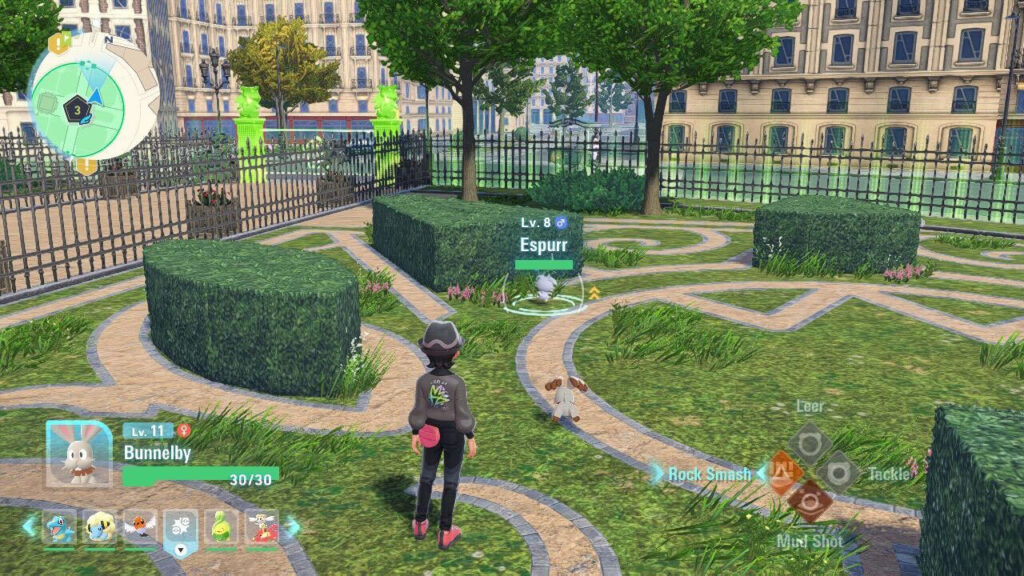Open the circular minimap
This screenshot has width=1024, height=576.
click(x=90, y=97)
